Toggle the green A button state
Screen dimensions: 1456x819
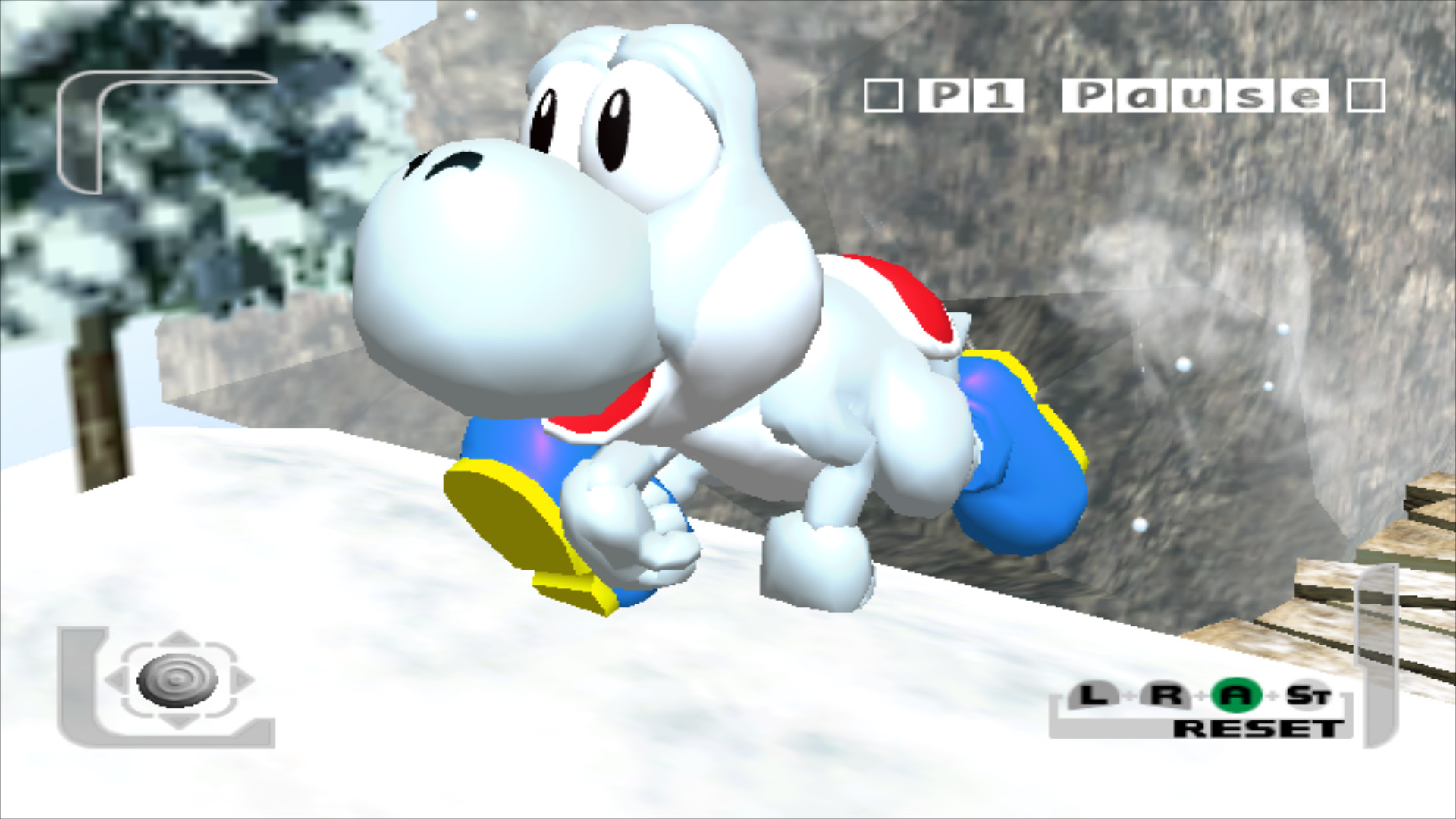pos(1235,695)
